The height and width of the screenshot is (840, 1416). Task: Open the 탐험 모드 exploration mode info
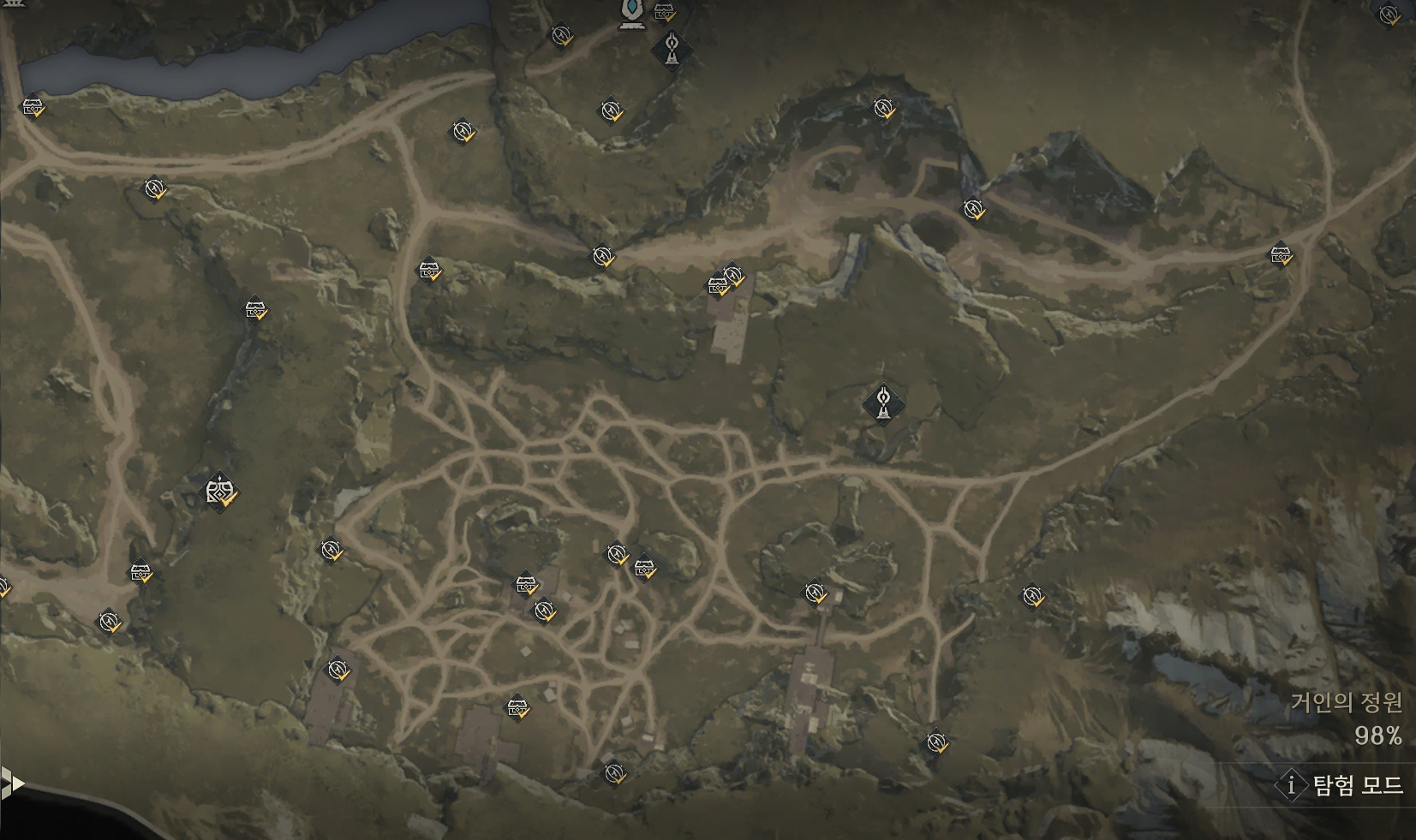1342,784
